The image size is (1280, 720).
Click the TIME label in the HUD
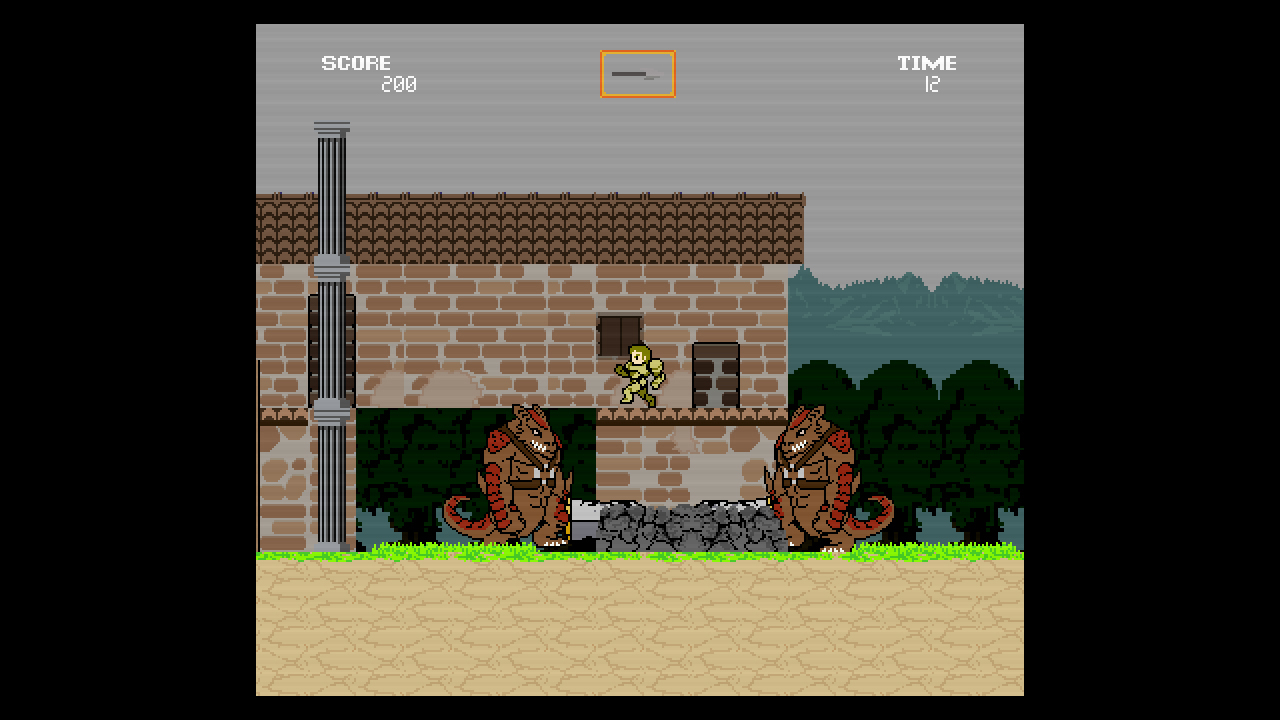coord(926,62)
